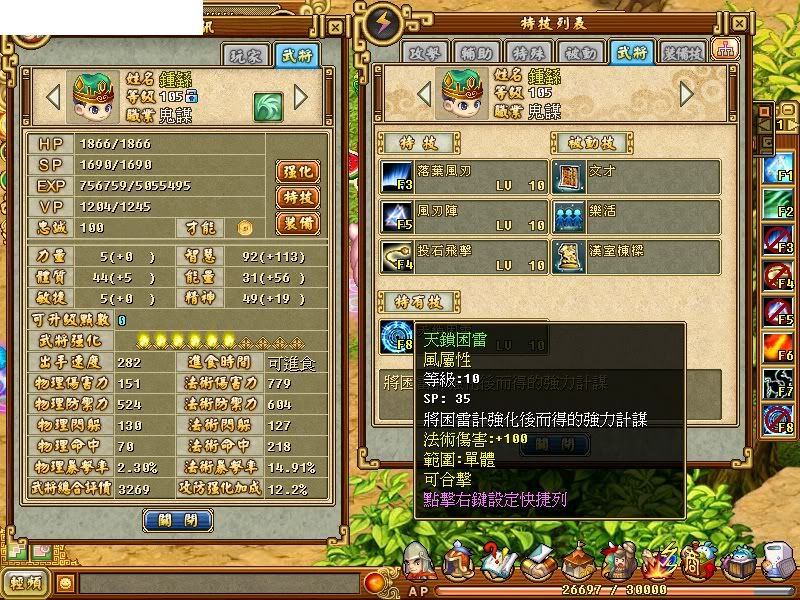Screen dimensions: 800x600
Task: Select the 被動 skills tab
Action: [x=581, y=52]
